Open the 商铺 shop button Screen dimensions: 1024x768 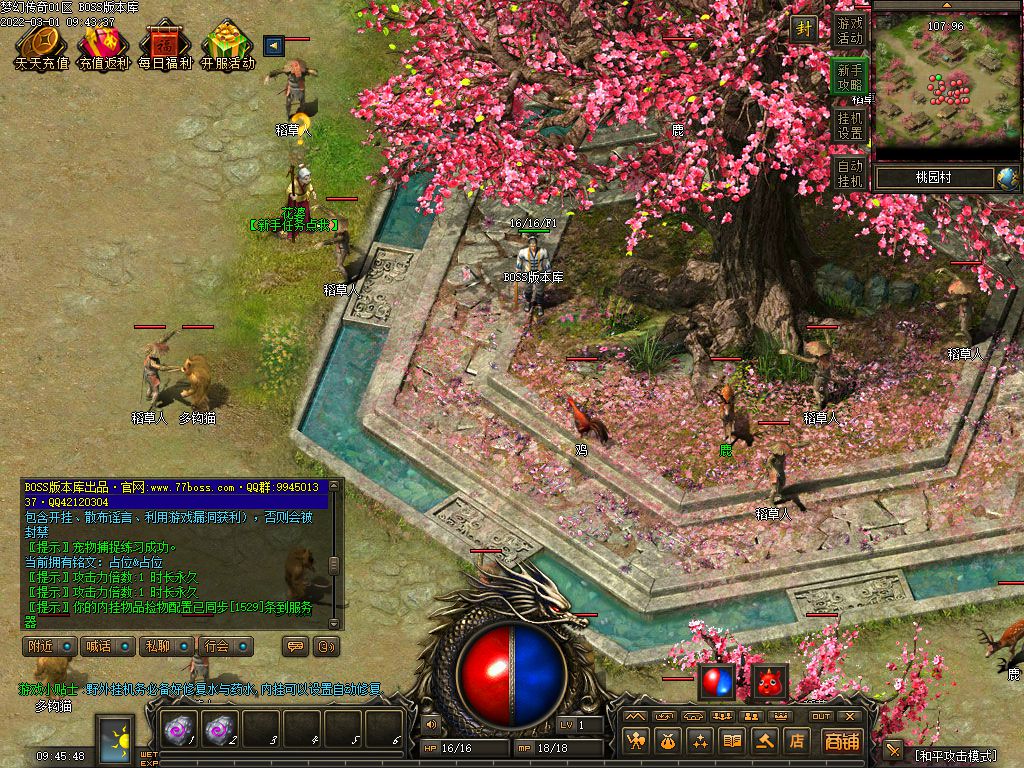[x=842, y=741]
